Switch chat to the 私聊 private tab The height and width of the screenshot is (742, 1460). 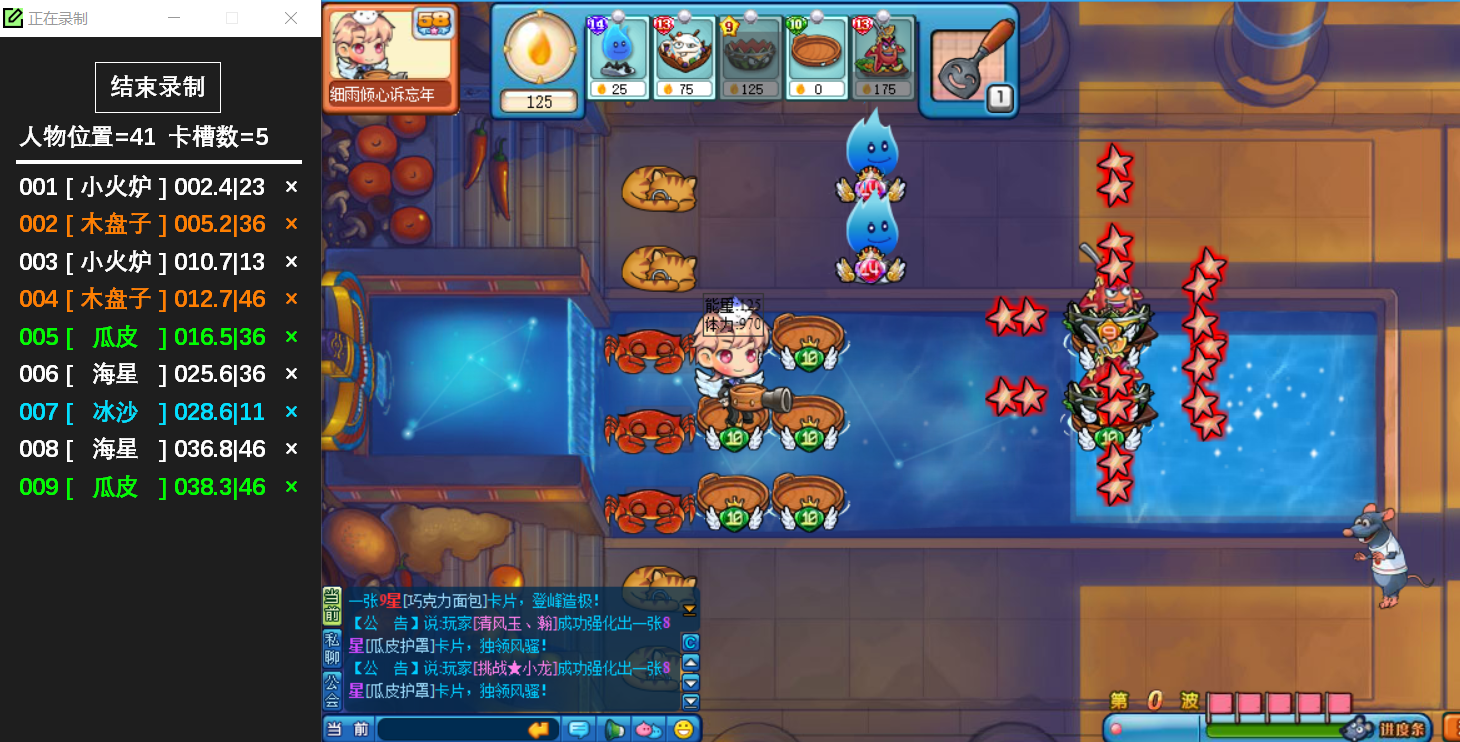(x=332, y=649)
